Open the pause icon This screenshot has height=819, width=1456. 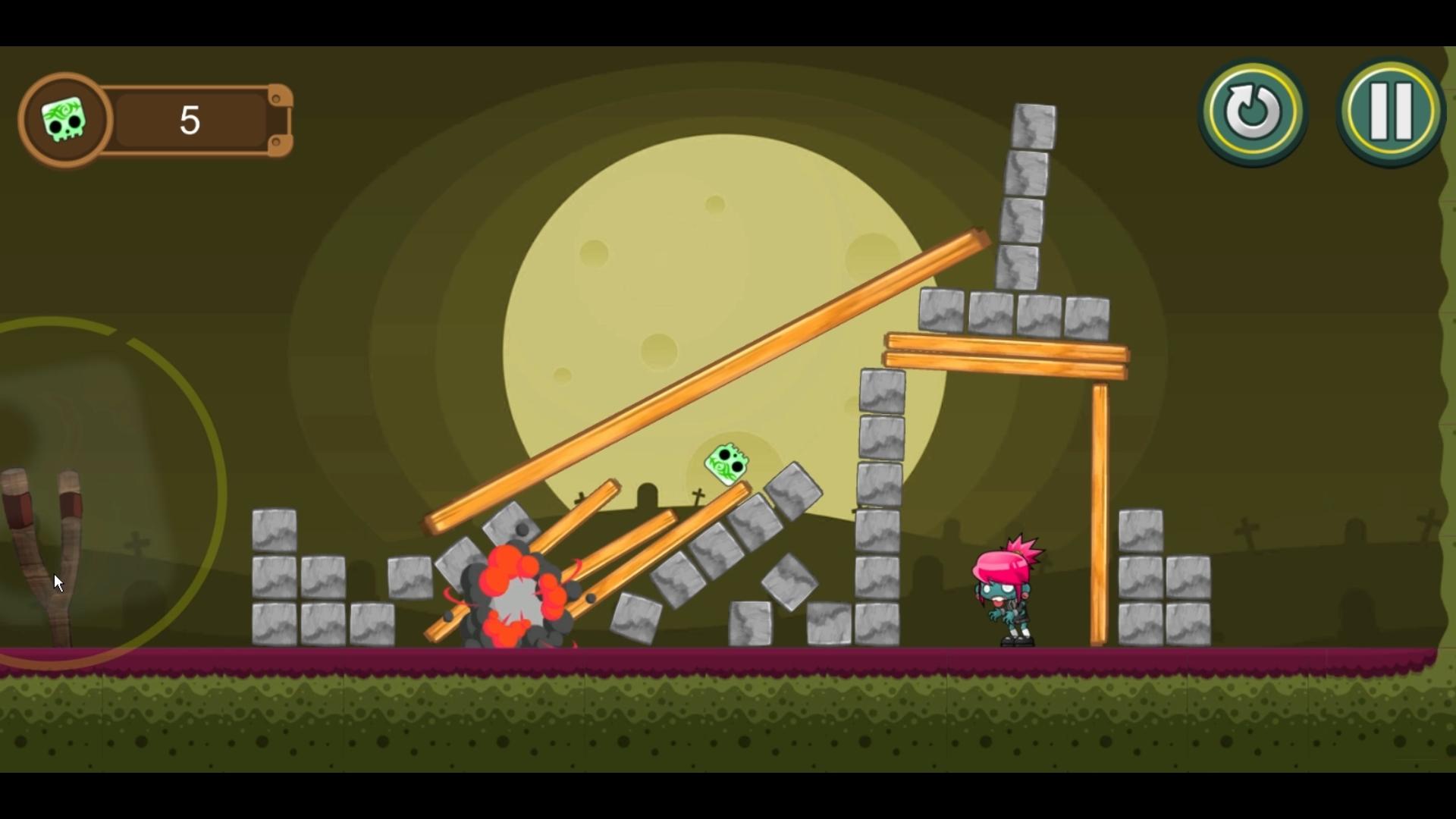(x=1390, y=112)
